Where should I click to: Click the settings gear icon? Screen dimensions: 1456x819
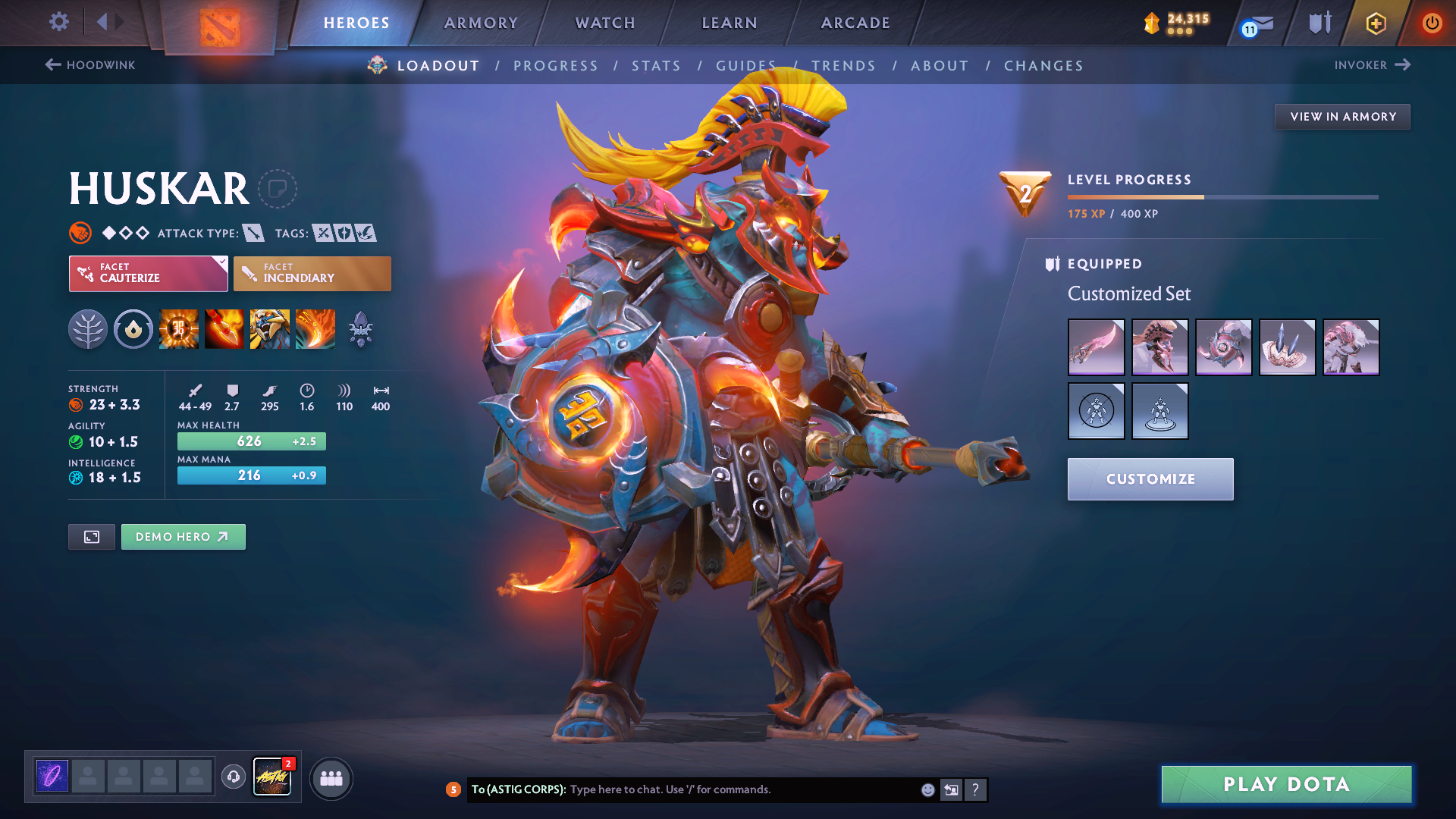(58, 22)
